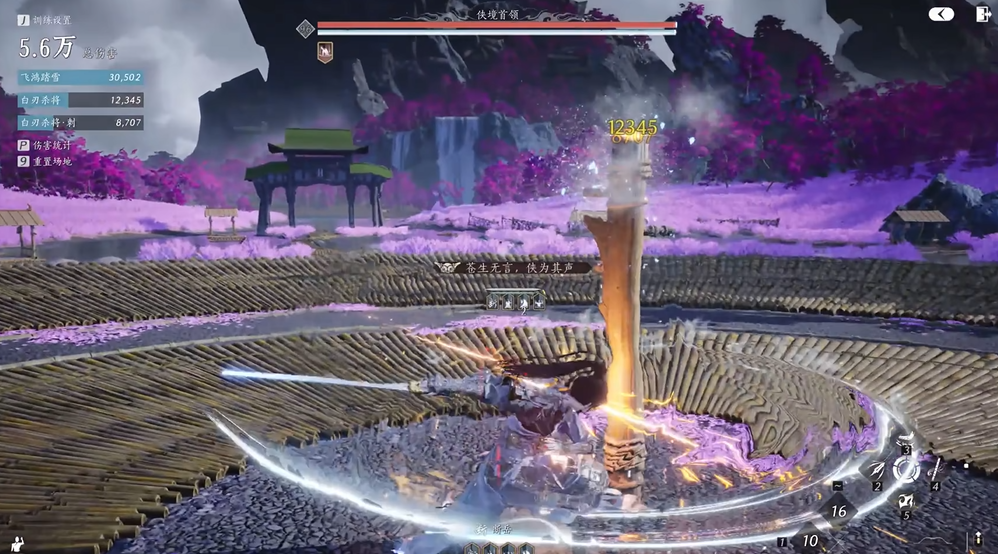This screenshot has height=554, width=998.
Task: Select the 白刃杀将·刺 damage row
Action: coord(81,123)
